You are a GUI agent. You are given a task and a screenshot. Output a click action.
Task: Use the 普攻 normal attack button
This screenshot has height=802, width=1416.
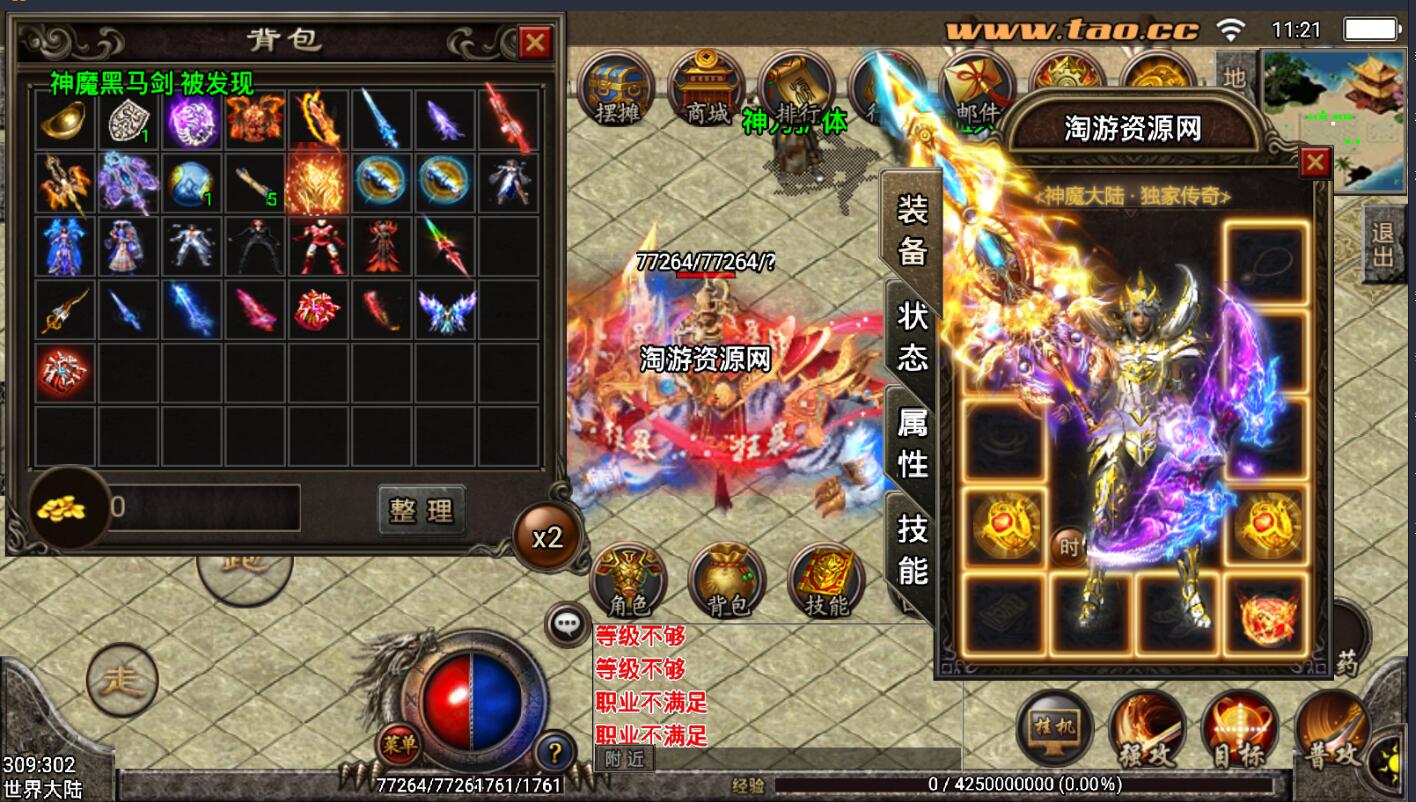(1331, 732)
